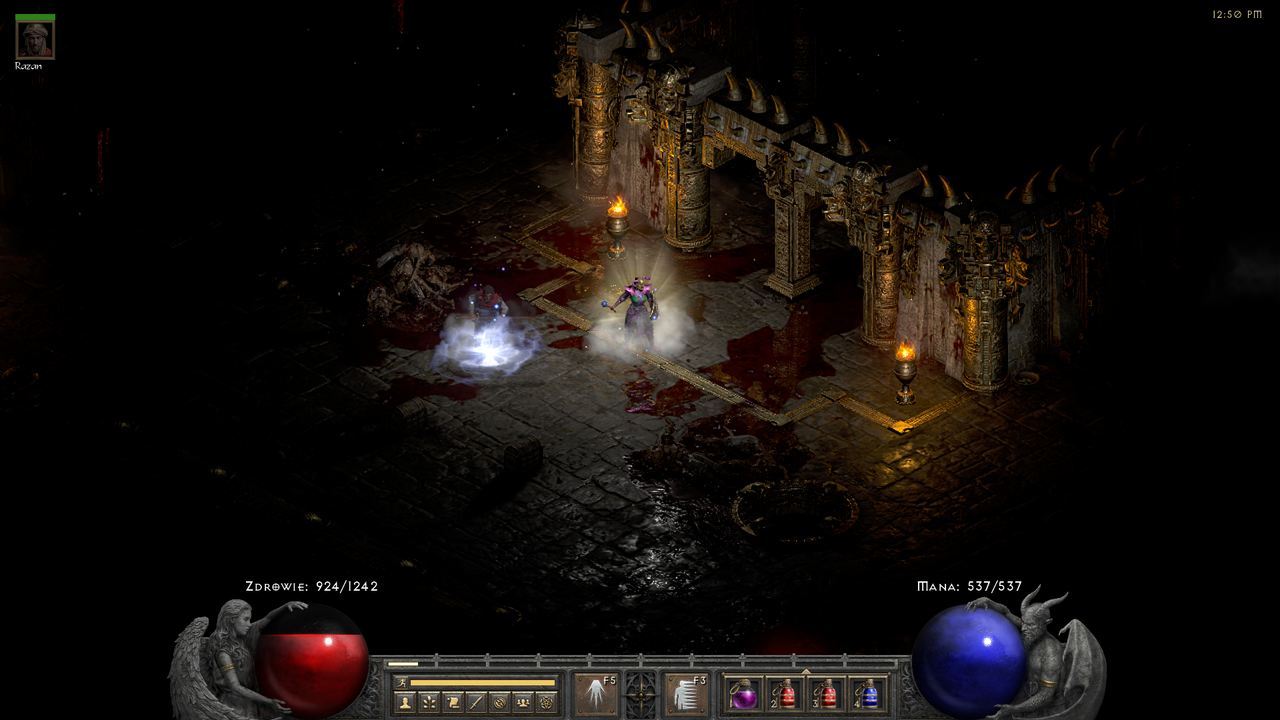This screenshot has height=720, width=1280.
Task: Open the game menu pentagram button
Action: (546, 702)
